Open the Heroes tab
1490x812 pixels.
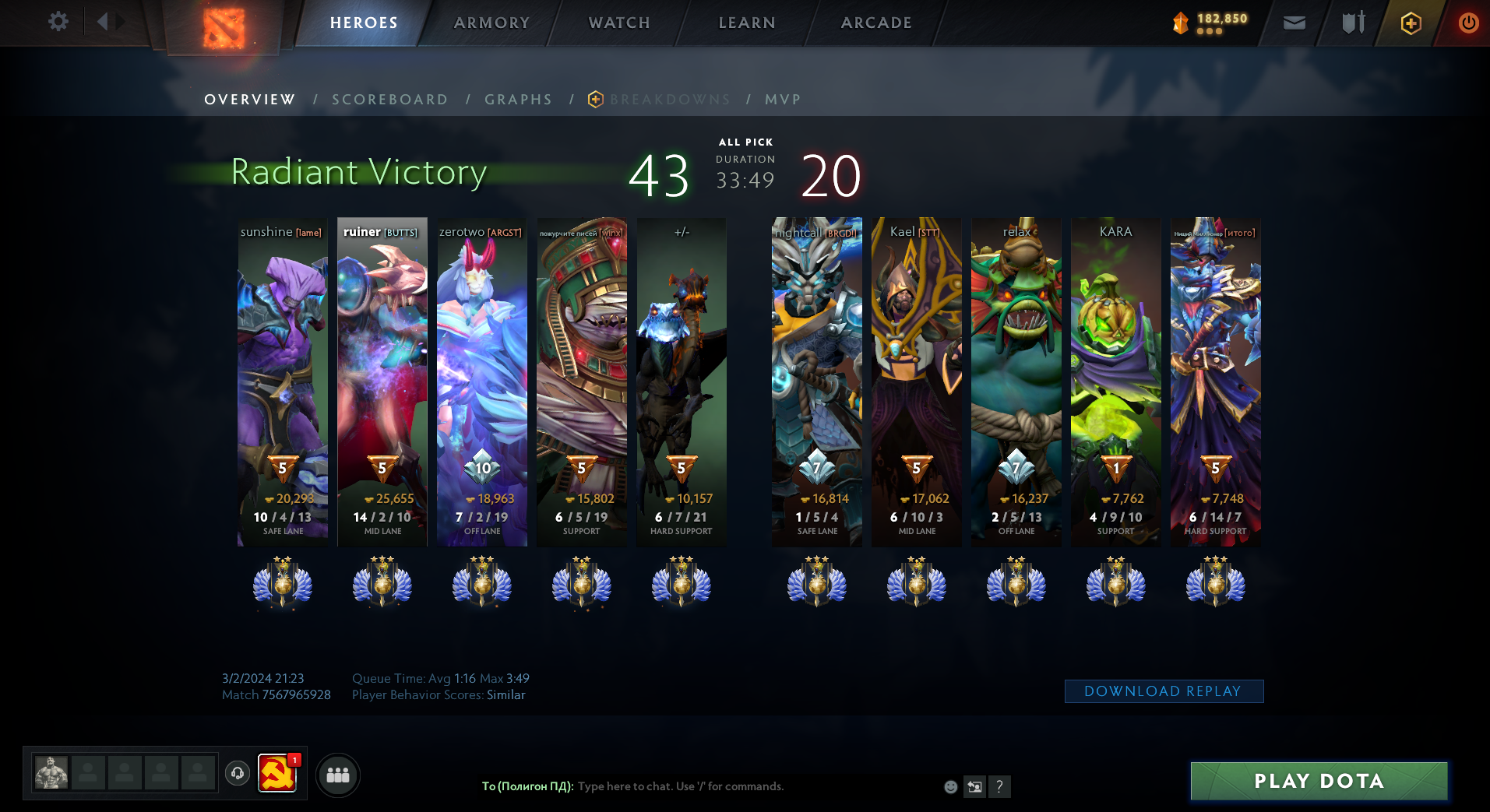coord(364,23)
